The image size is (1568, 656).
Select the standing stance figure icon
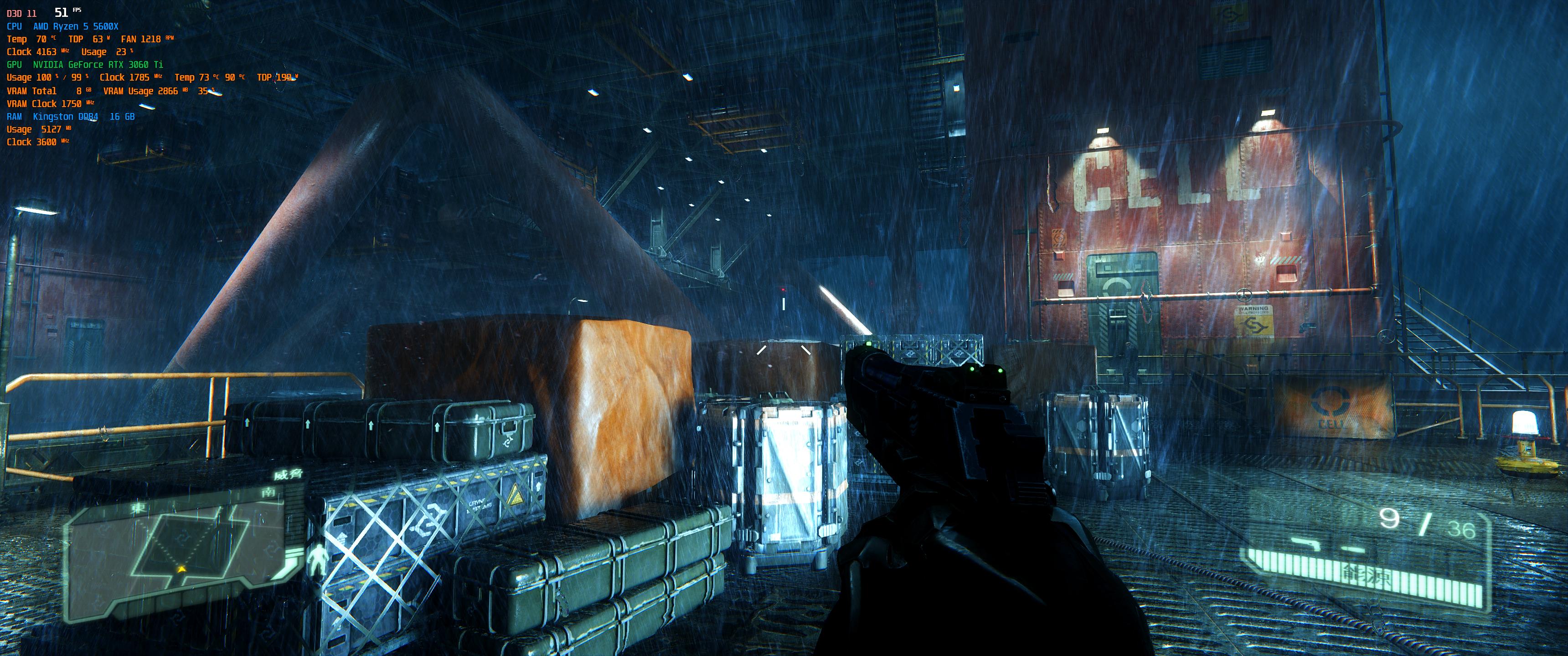[317, 560]
